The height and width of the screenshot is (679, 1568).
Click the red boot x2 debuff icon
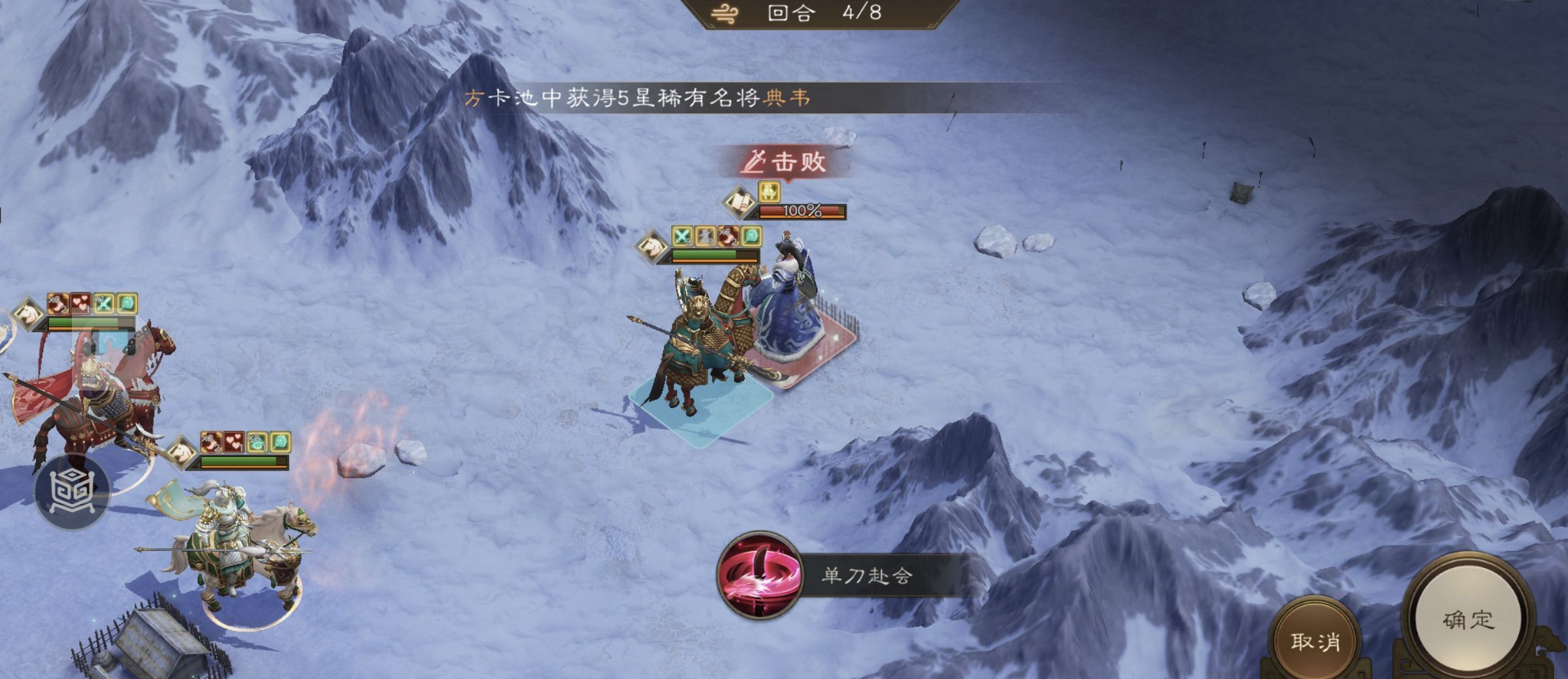tap(727, 236)
